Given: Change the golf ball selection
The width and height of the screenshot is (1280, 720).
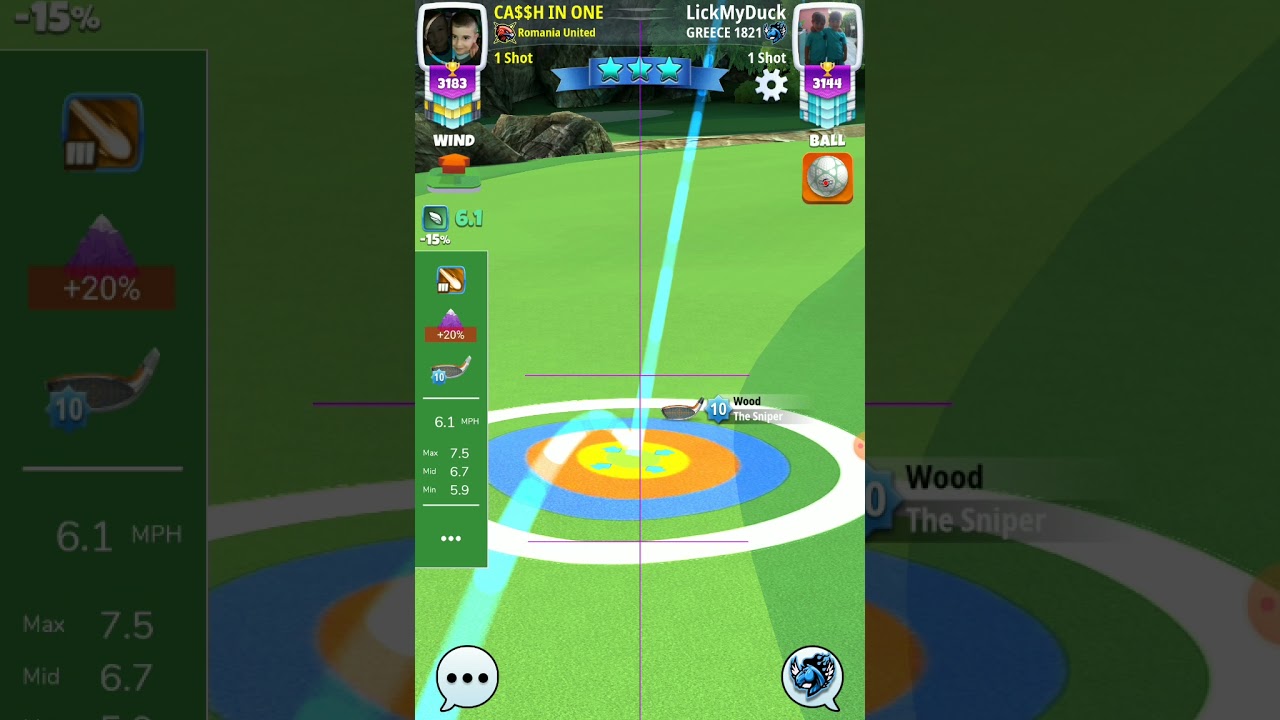Looking at the screenshot, I should [x=827, y=178].
